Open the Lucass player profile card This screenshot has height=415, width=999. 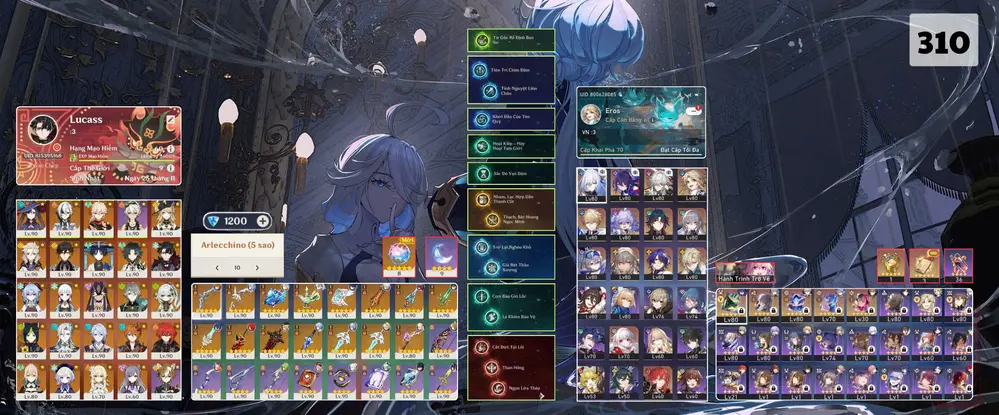click(98, 145)
